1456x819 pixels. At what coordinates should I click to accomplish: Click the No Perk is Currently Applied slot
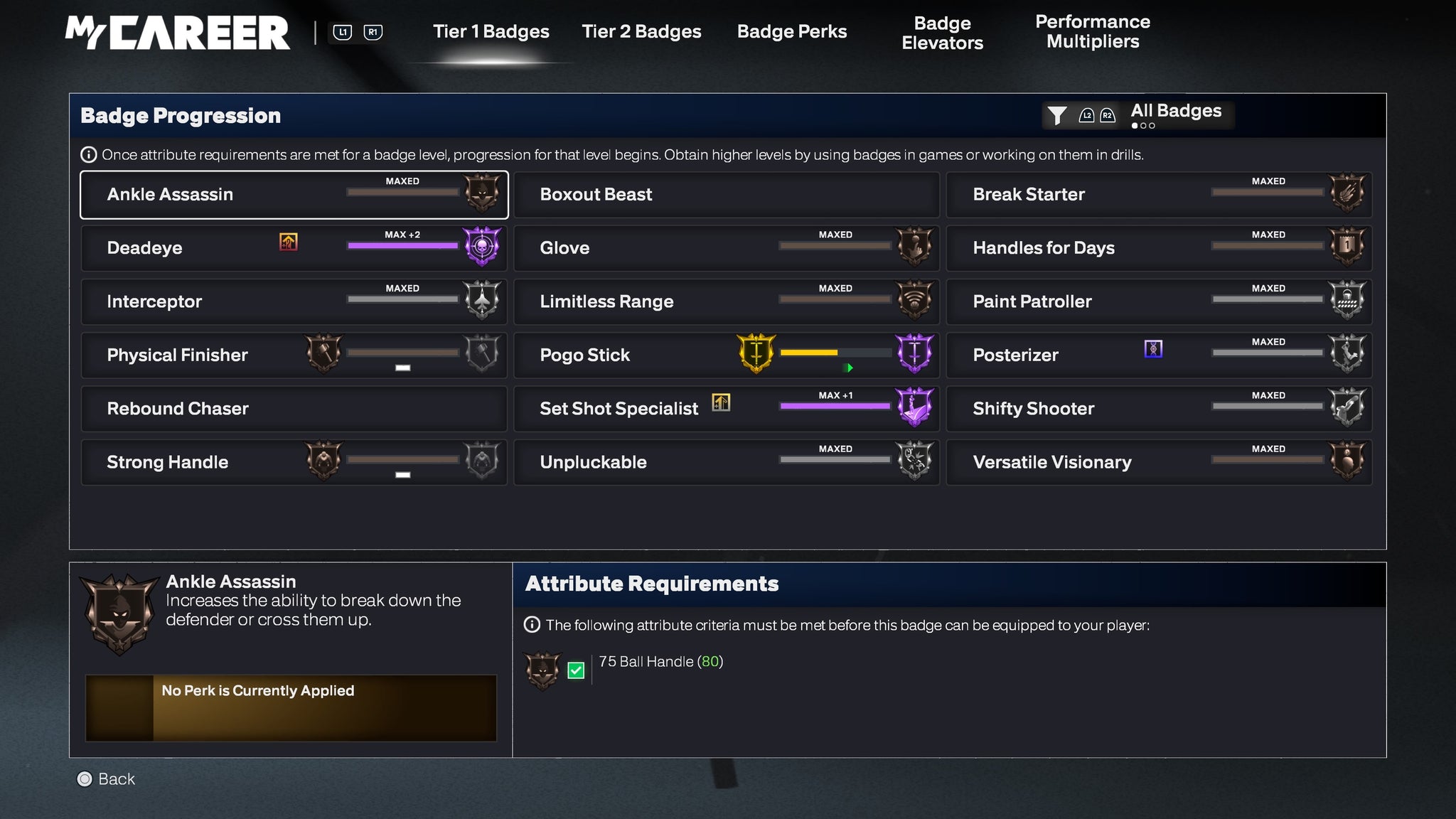291,708
